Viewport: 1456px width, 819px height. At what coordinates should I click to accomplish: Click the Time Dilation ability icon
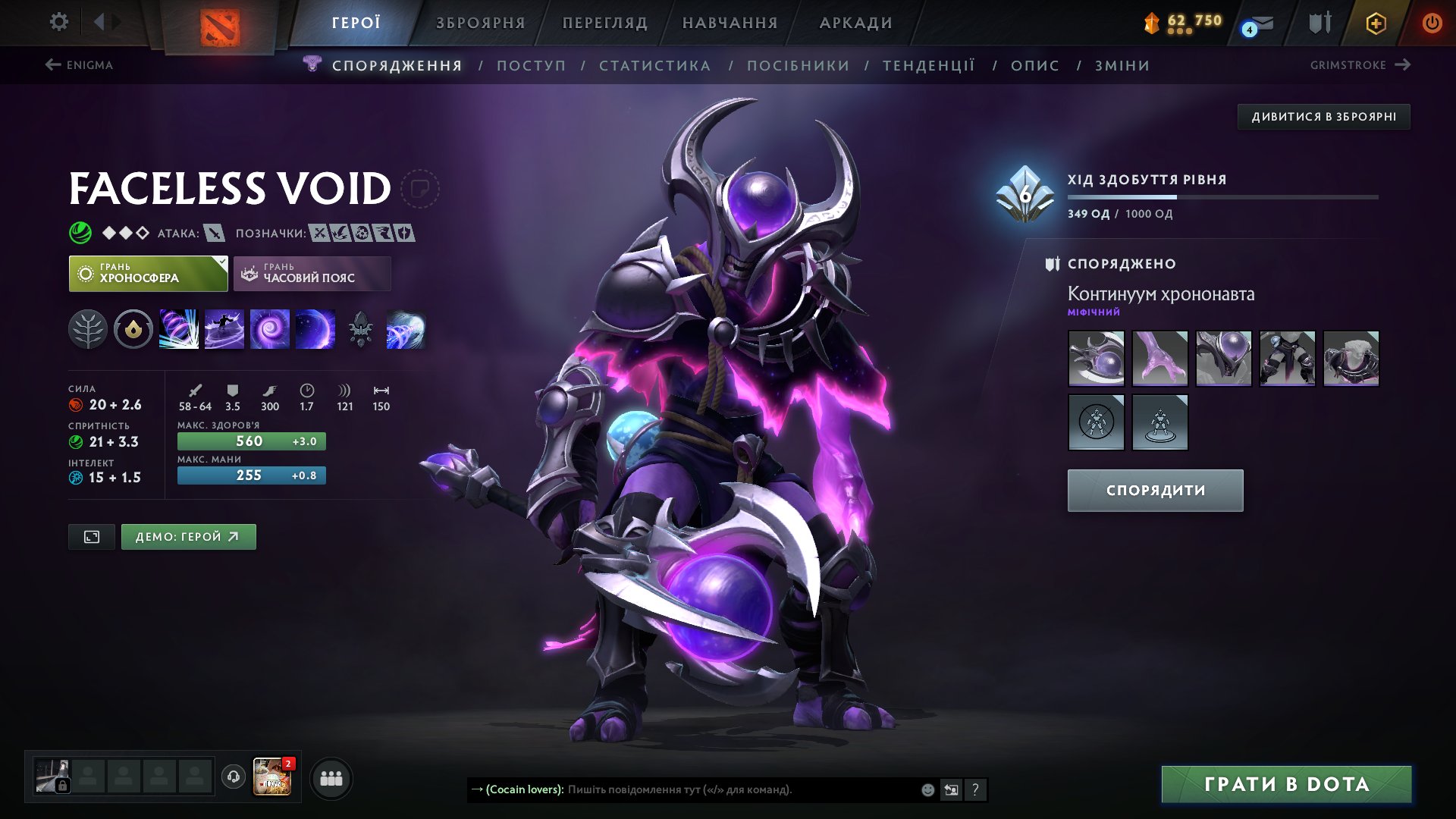pos(224,329)
